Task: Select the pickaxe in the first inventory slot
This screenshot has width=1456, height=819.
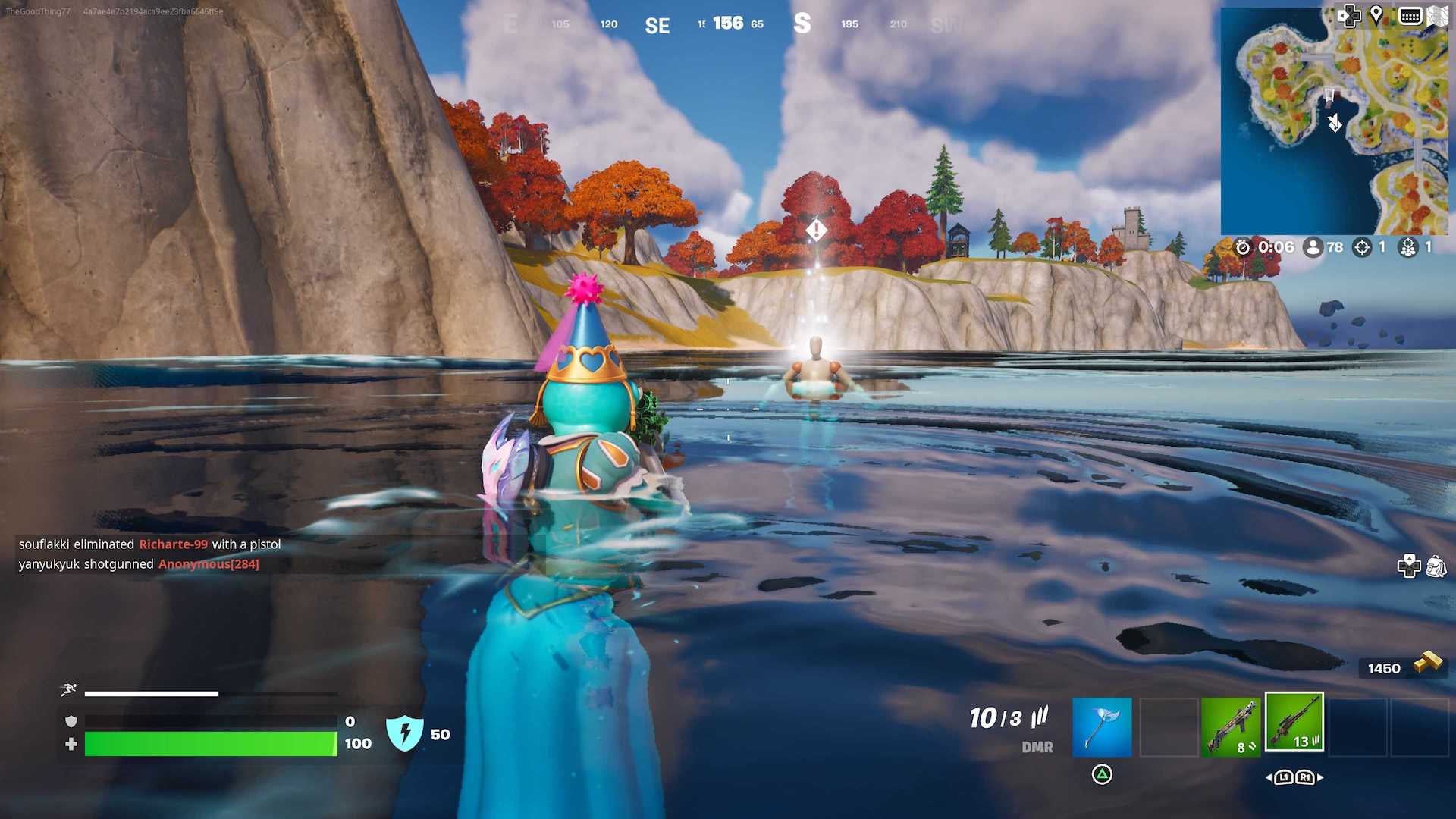Action: click(1101, 726)
